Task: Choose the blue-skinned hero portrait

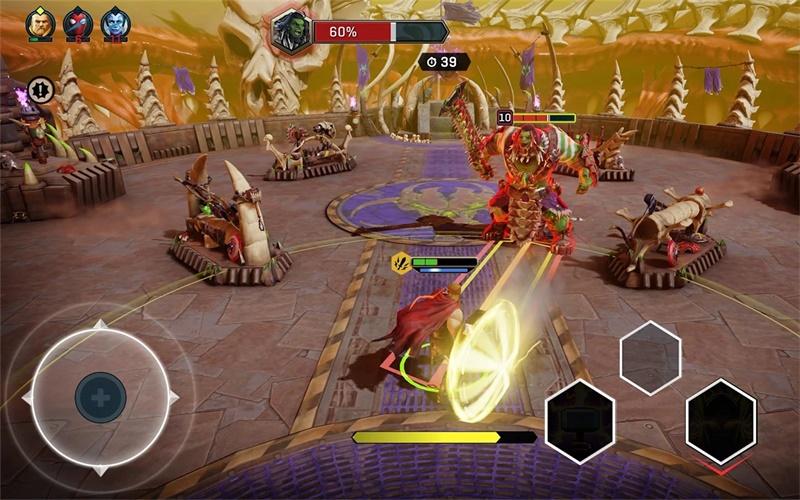Action: [115, 23]
